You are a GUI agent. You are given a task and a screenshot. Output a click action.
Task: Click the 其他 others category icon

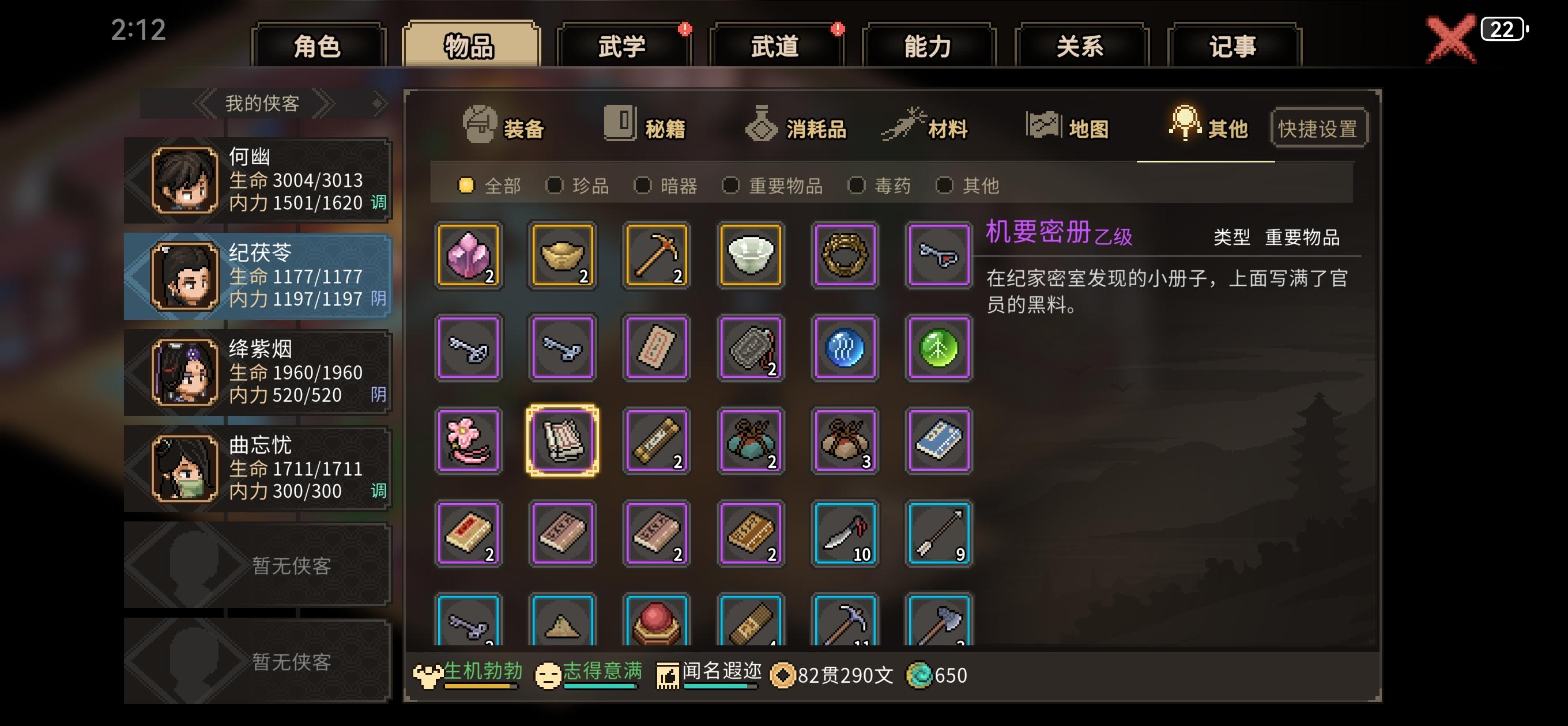[1185, 124]
